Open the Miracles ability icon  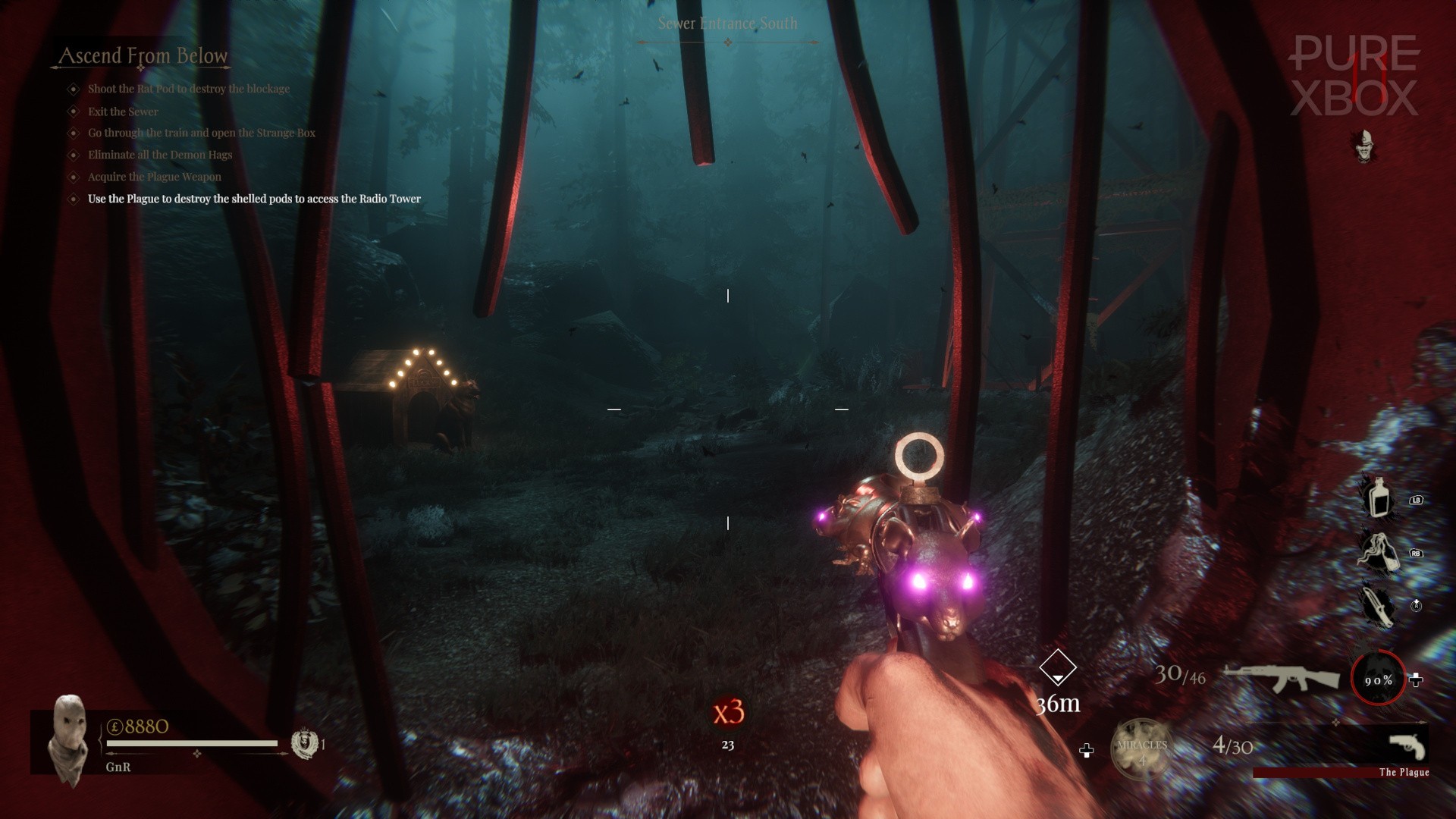[1142, 747]
